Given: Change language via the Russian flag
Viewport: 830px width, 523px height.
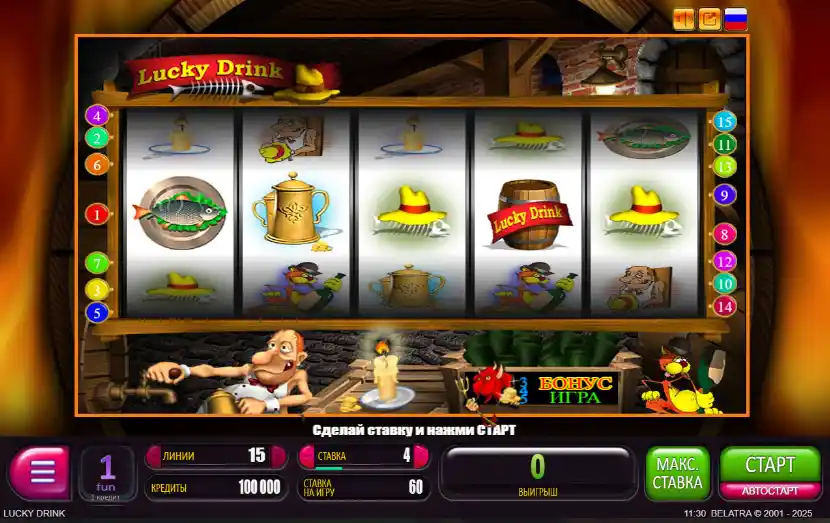Looking at the screenshot, I should coord(736,19).
